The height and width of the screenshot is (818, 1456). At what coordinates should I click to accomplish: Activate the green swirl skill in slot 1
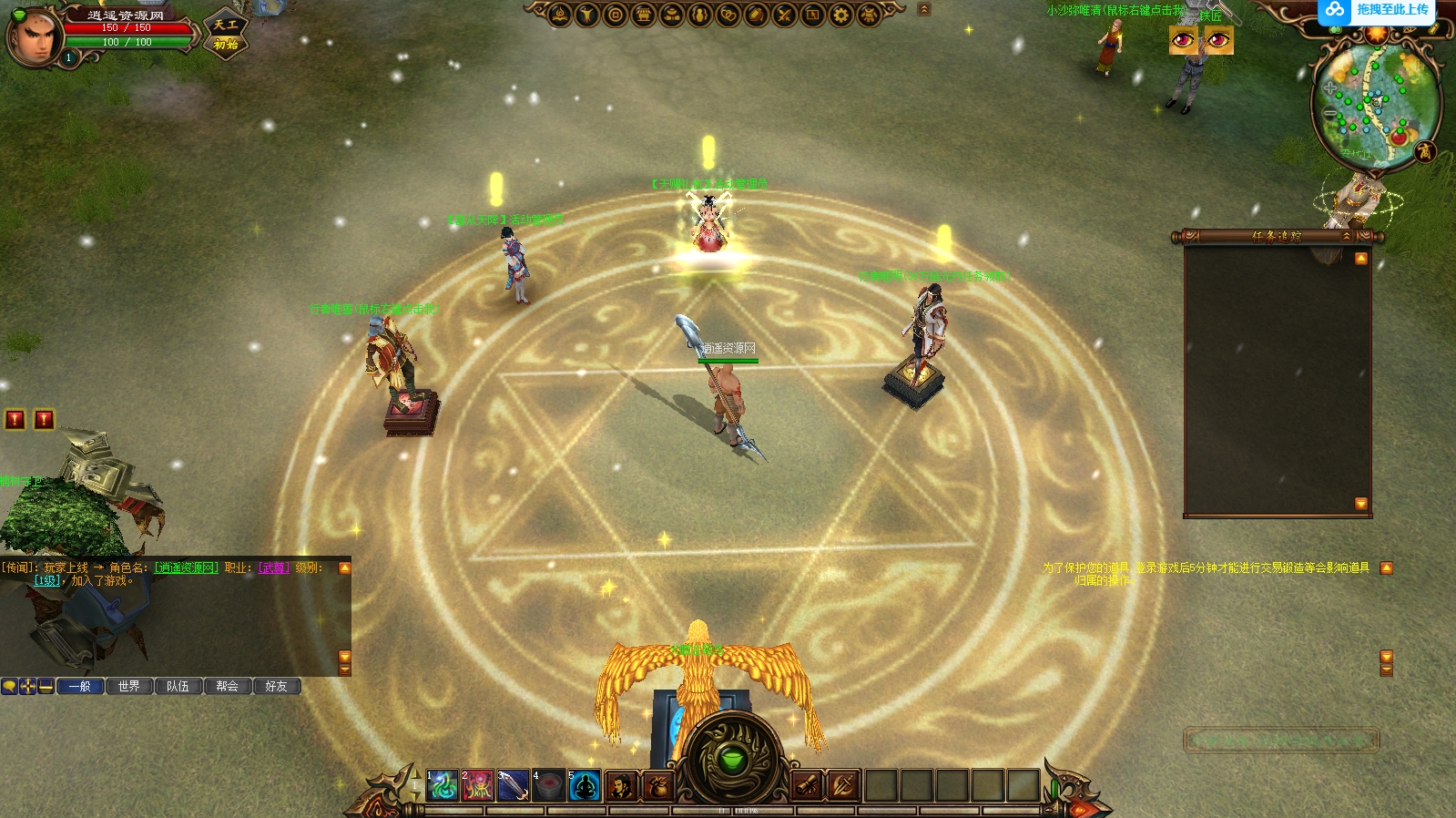(x=443, y=785)
